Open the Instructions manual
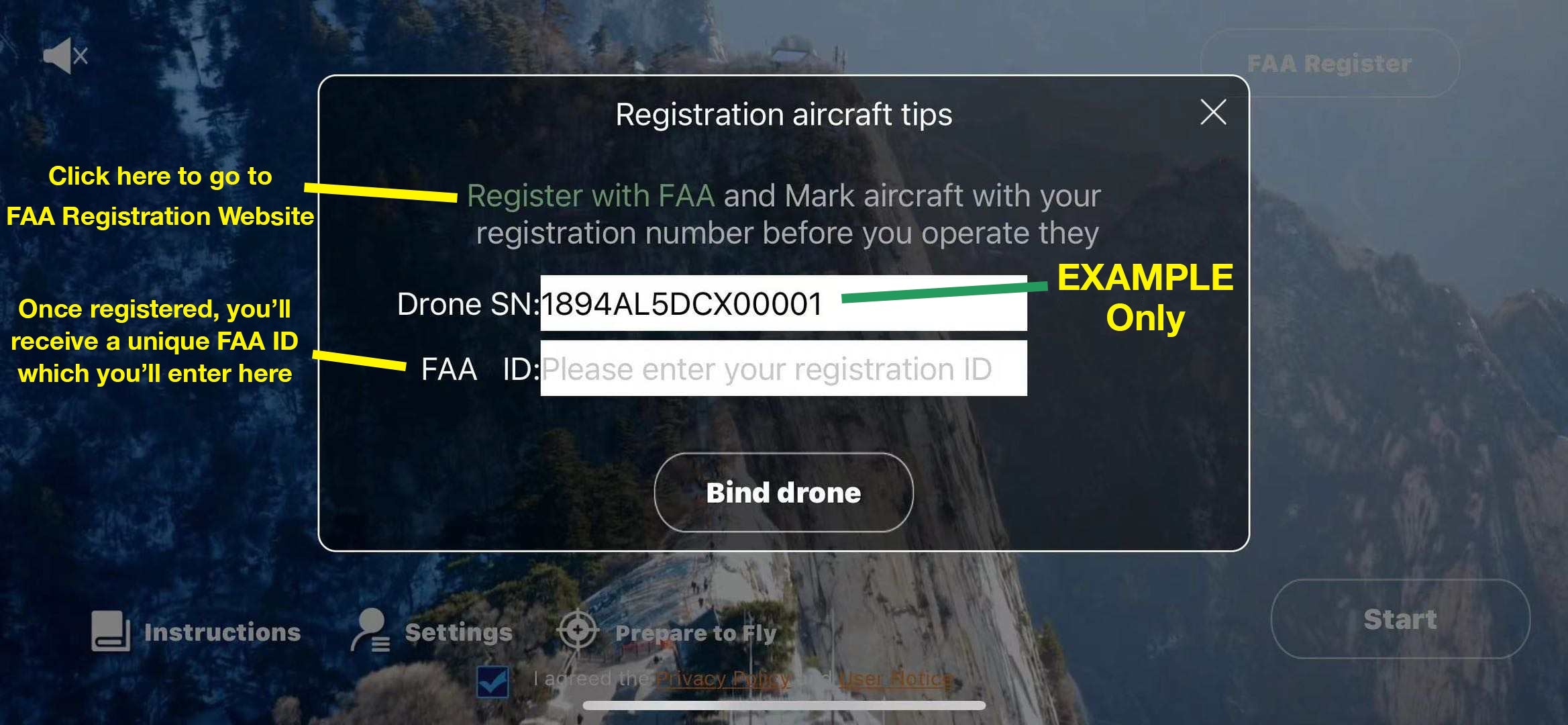Screen dimensions: 1568x725 tap(196, 632)
